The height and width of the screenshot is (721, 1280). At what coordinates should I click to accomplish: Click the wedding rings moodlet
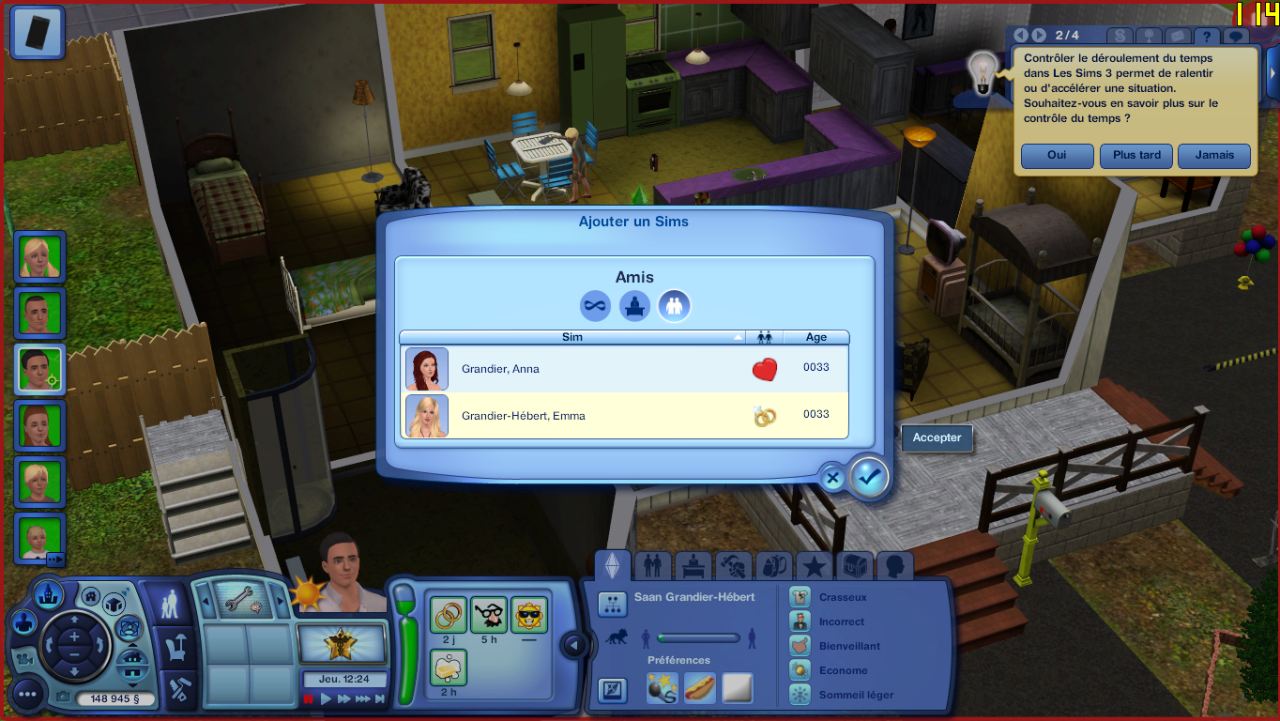pyautogui.click(x=449, y=614)
